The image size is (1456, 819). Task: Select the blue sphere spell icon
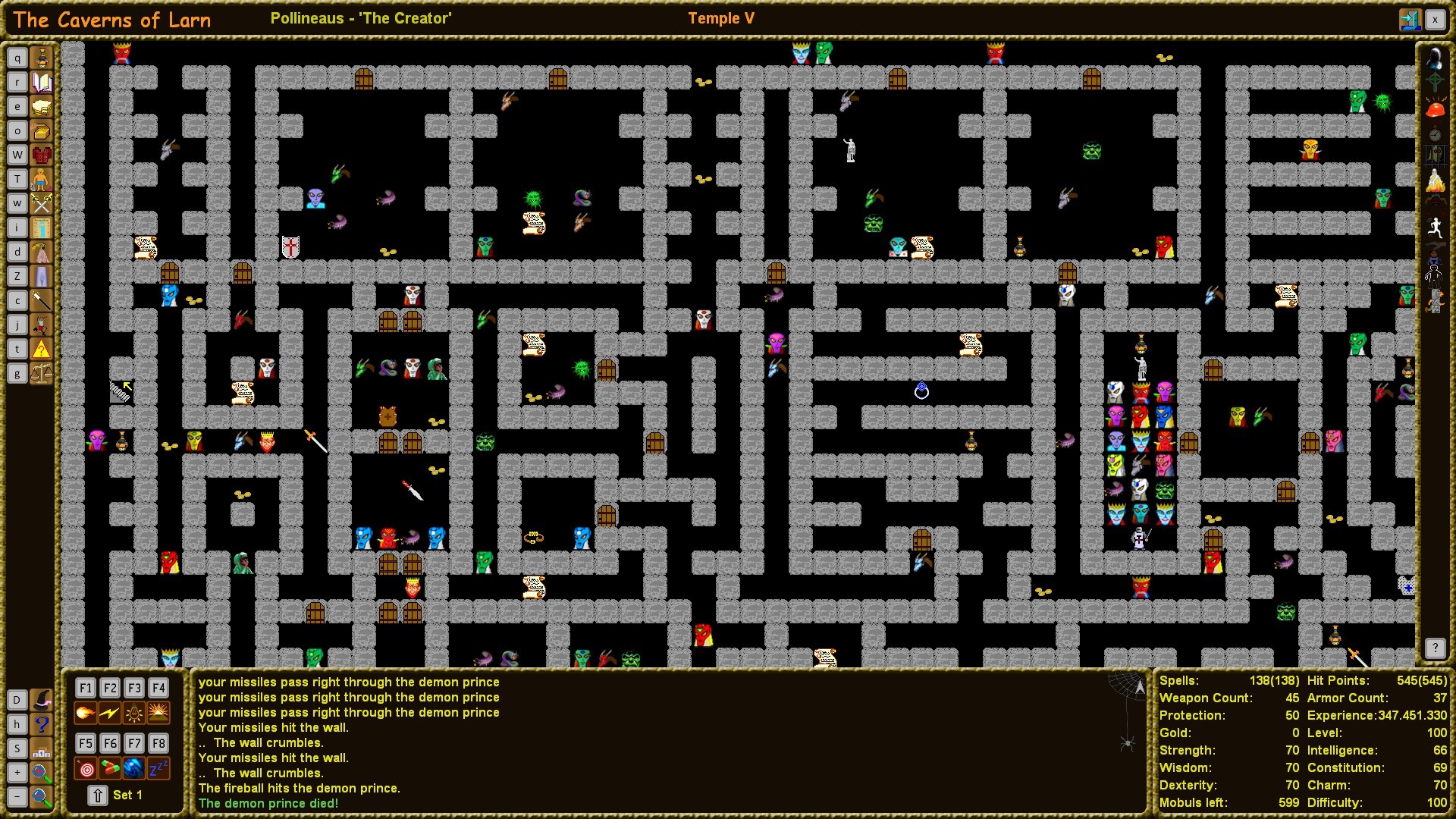point(133,768)
